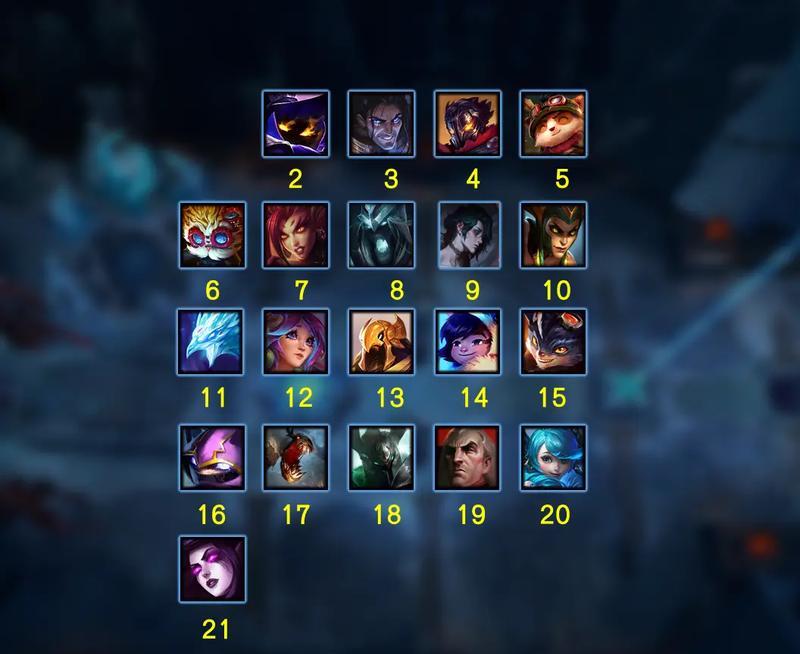Choose the Heimerdinger portrait

pos(212,235)
